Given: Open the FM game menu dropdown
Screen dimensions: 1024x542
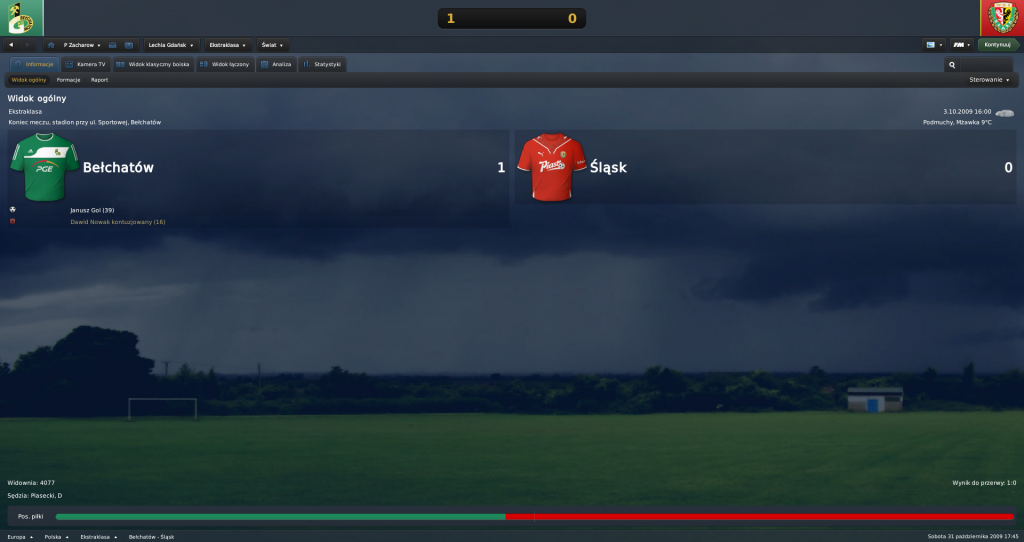Looking at the screenshot, I should pos(961,45).
